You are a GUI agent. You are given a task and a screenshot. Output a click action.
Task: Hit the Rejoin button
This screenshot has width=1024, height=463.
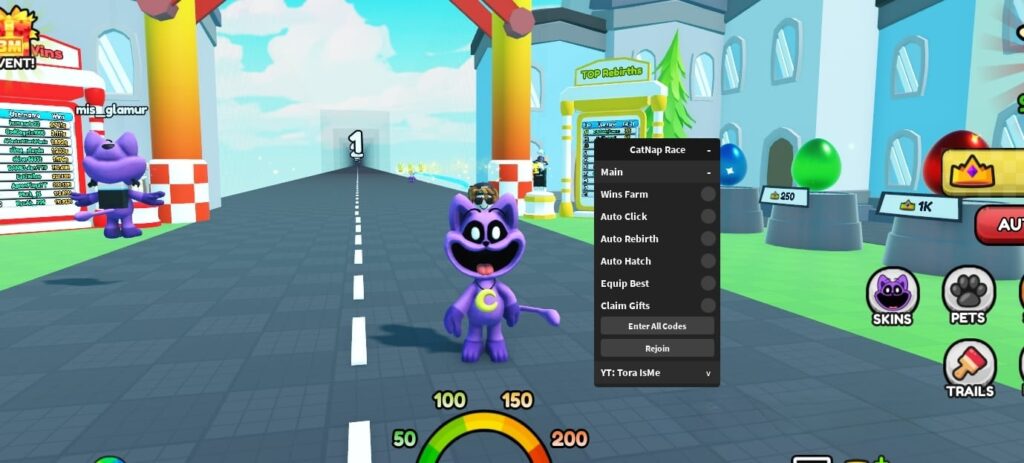657,348
